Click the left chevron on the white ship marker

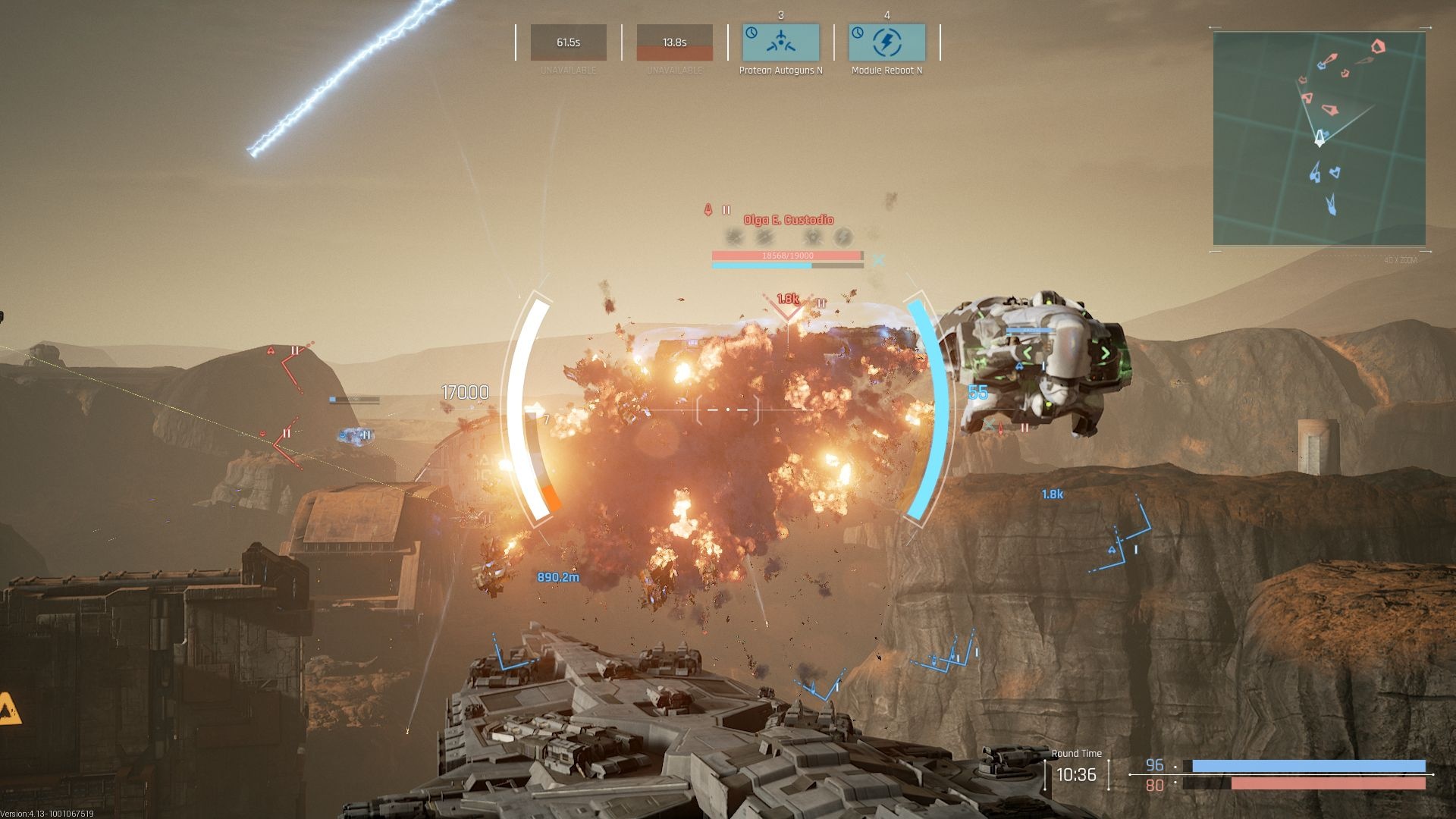click(x=1027, y=351)
